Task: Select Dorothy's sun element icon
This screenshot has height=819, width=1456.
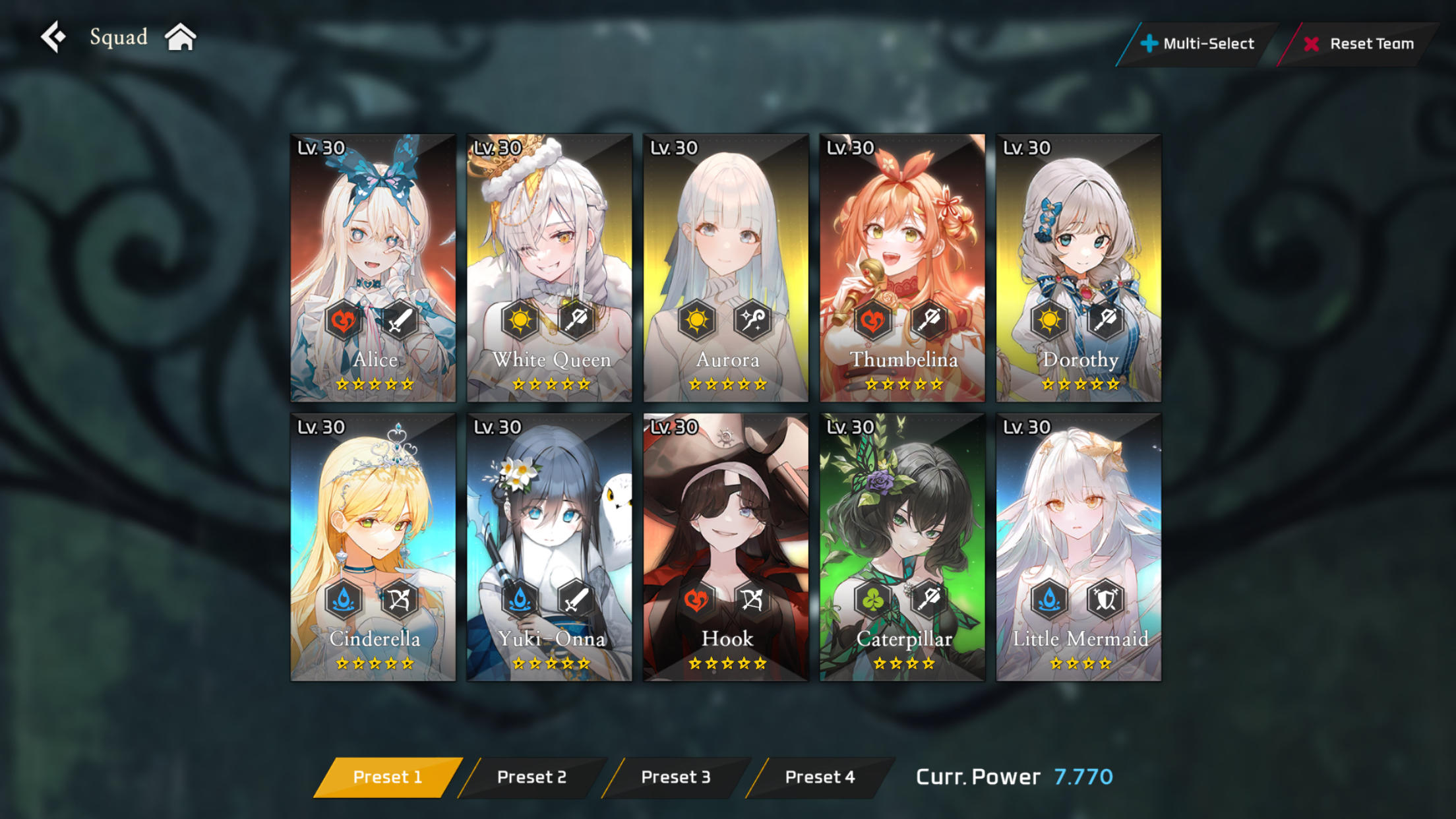Action: click(x=1048, y=321)
